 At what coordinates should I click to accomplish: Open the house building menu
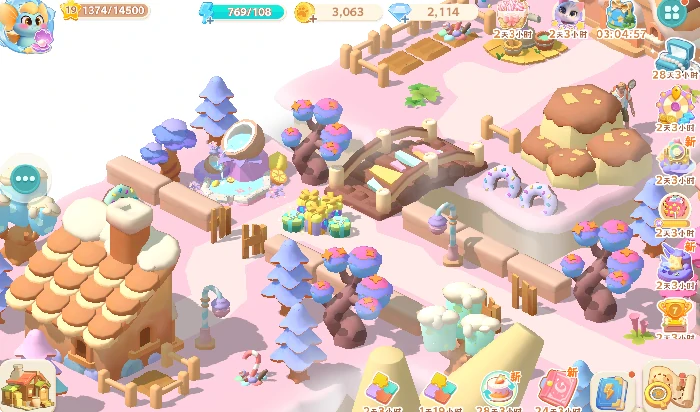point(27,384)
